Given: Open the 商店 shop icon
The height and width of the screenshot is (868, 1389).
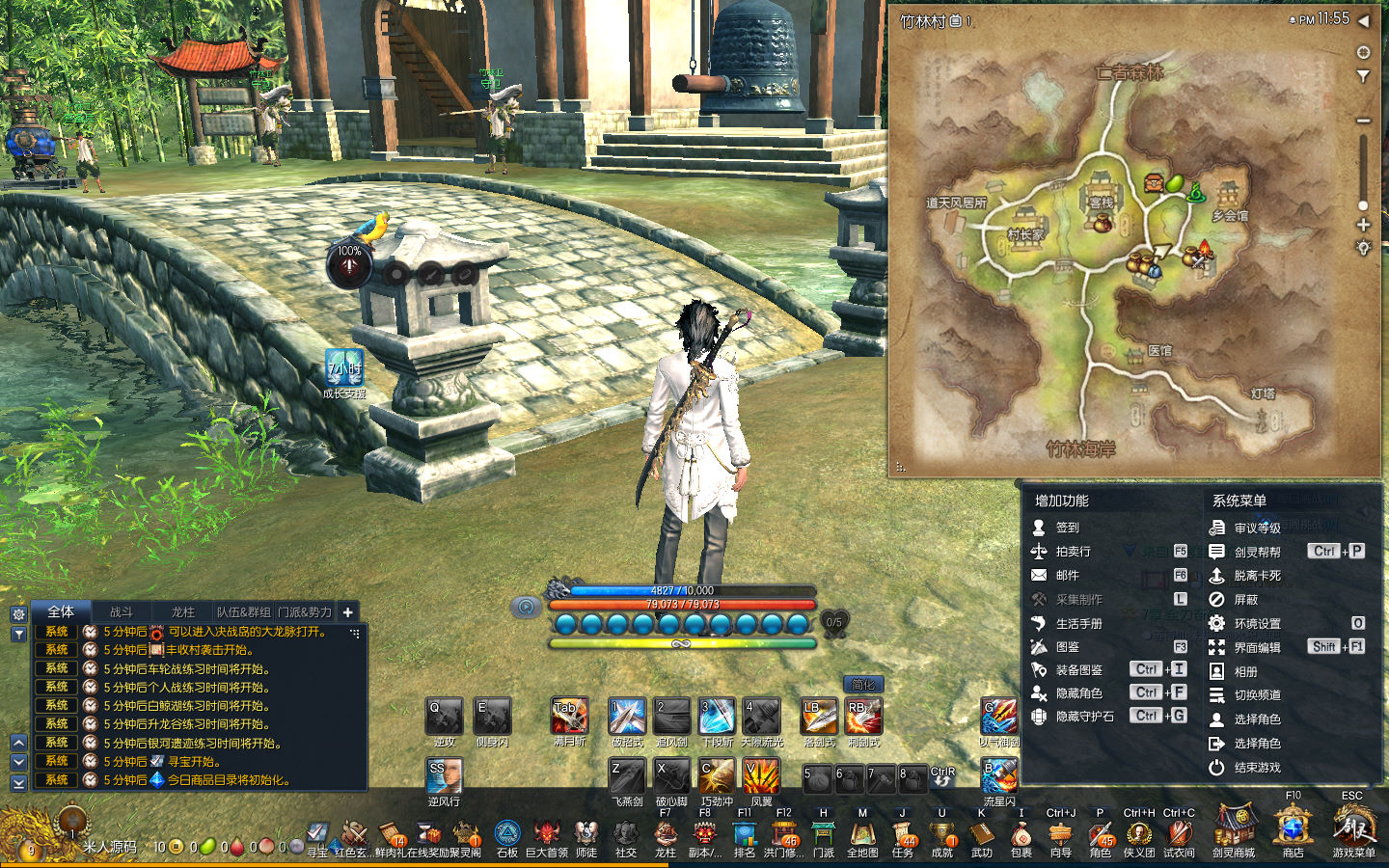Looking at the screenshot, I should coord(1293,831).
